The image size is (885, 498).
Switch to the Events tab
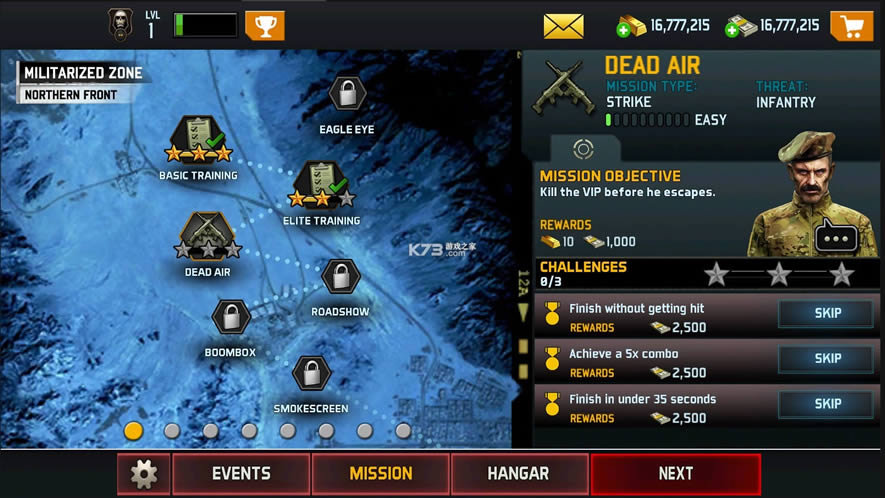tap(241, 474)
